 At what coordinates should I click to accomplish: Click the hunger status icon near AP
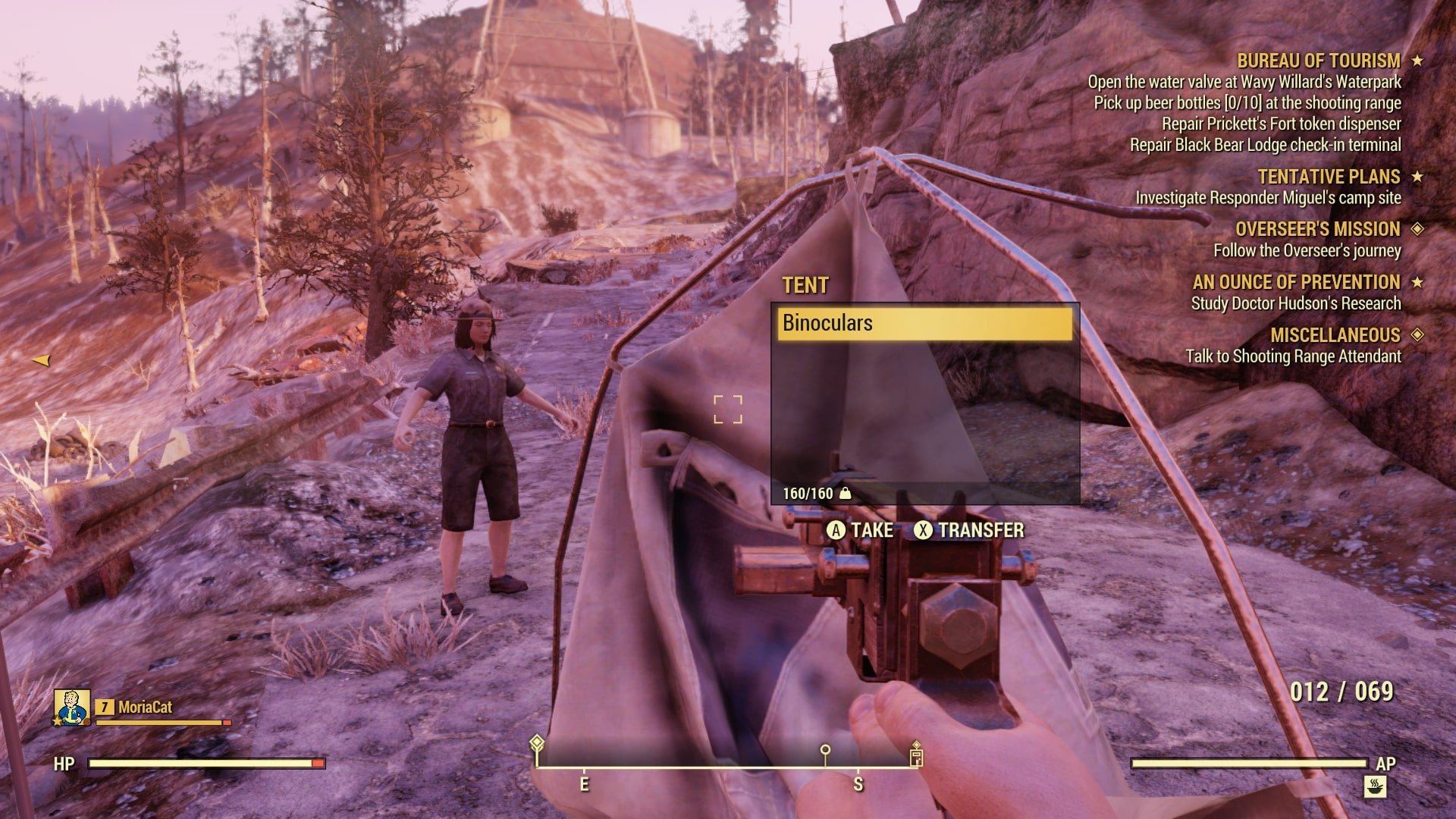tap(1376, 786)
